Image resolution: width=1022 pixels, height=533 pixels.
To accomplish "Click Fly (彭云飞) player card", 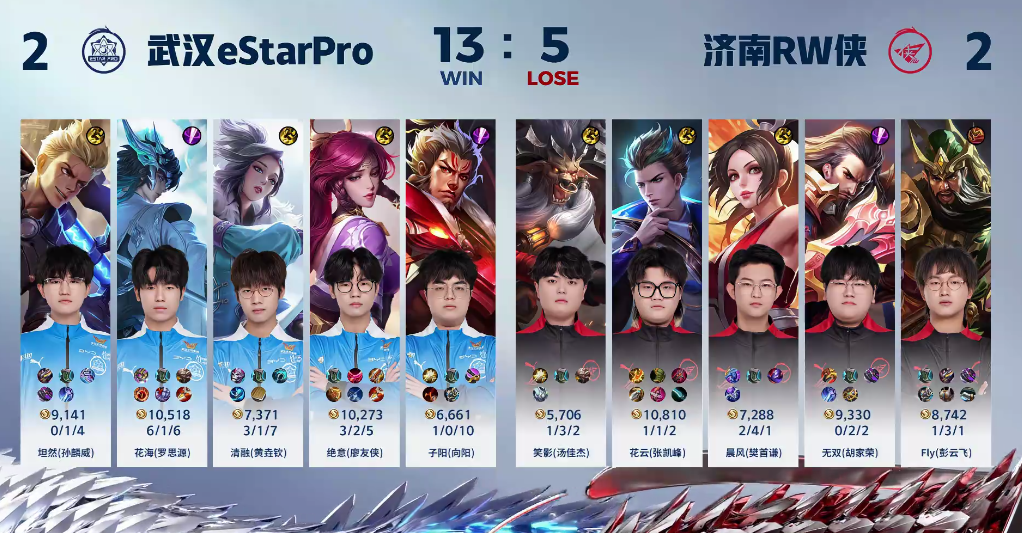I will click(x=945, y=290).
